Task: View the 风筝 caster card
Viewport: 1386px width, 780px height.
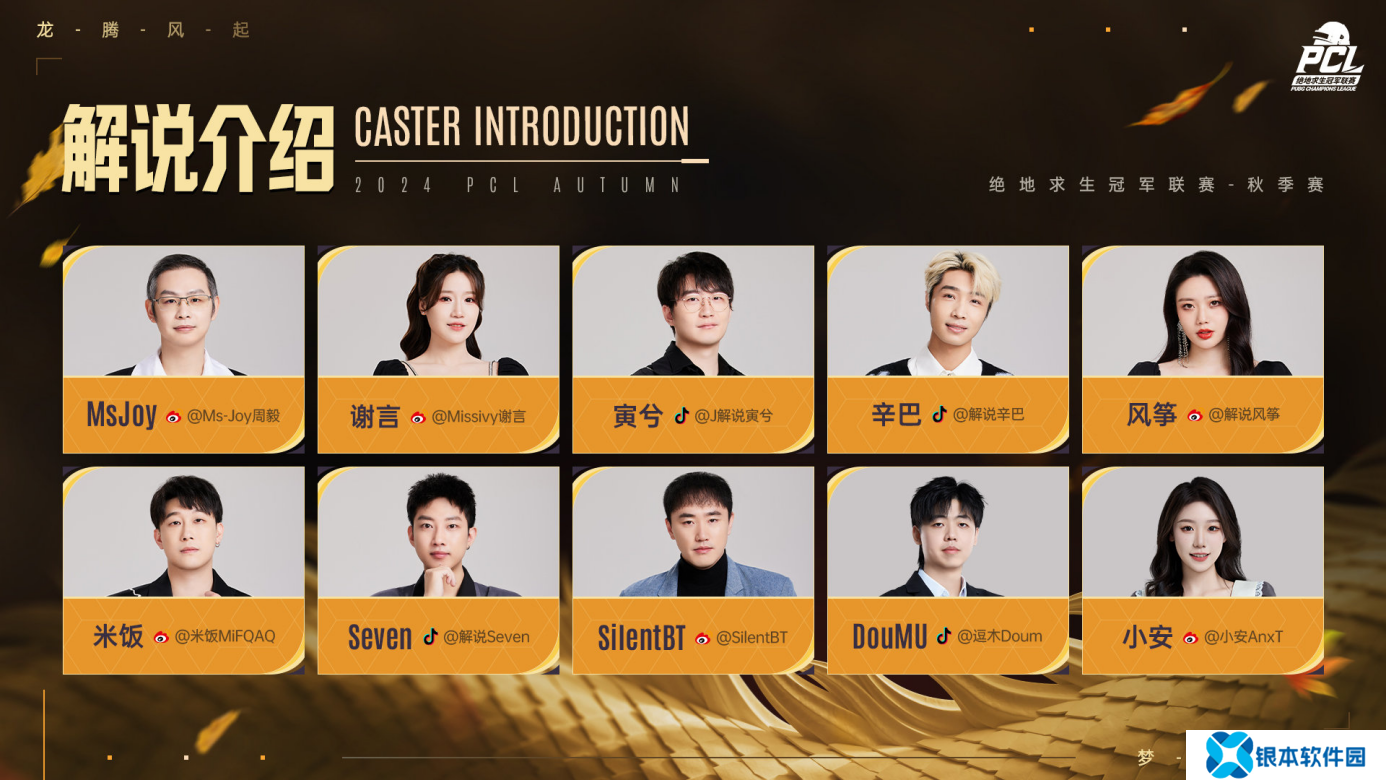Action: point(1203,349)
